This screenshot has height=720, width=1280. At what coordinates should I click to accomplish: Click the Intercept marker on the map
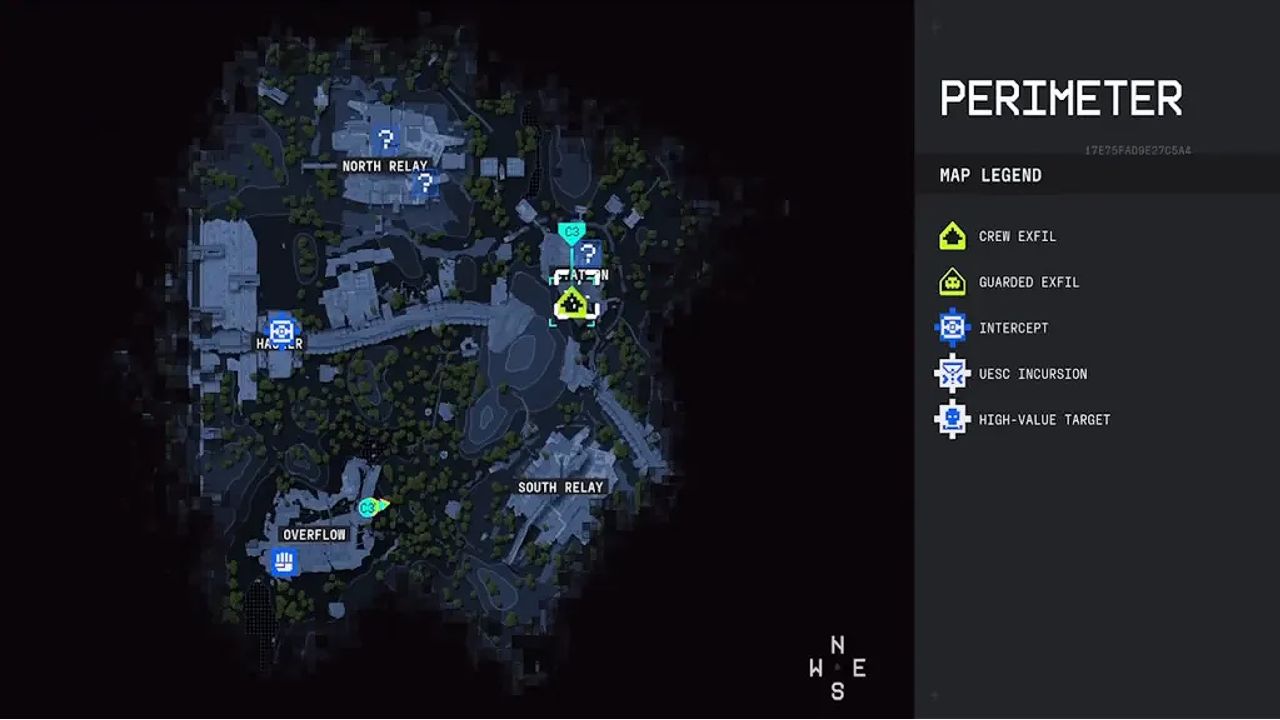point(280,328)
